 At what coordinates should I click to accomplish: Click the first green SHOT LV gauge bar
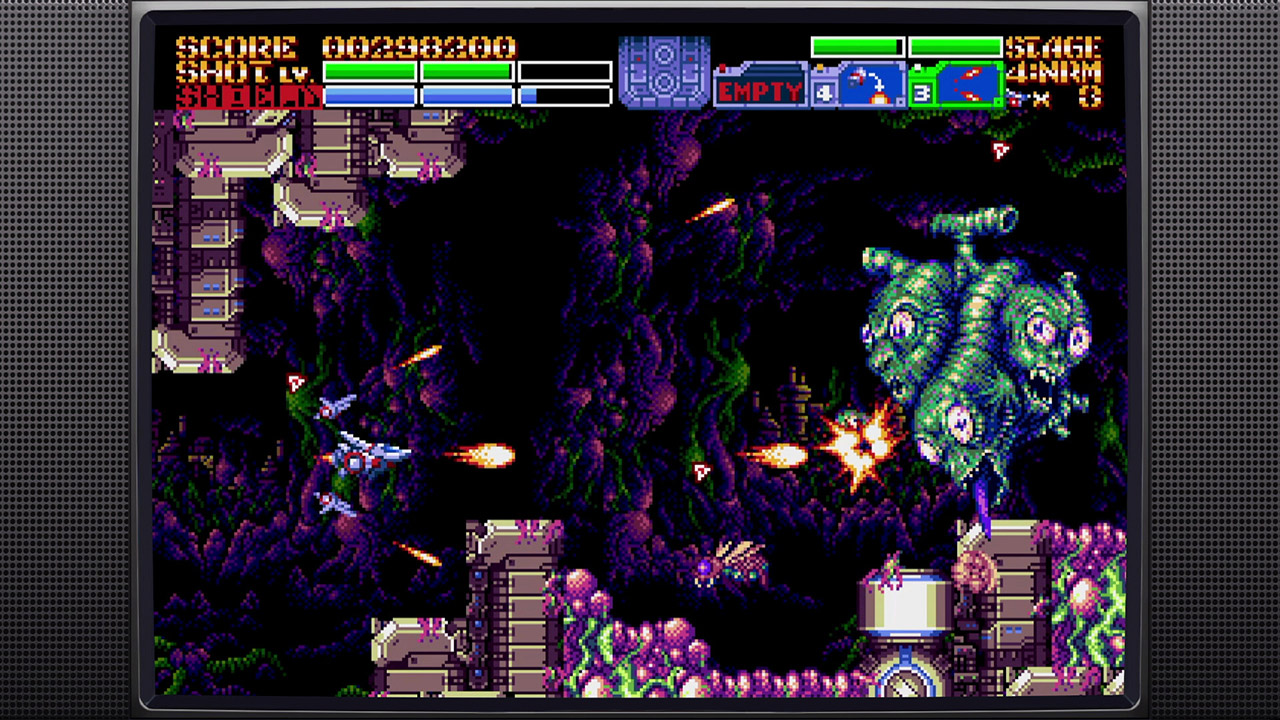[x=372, y=70]
